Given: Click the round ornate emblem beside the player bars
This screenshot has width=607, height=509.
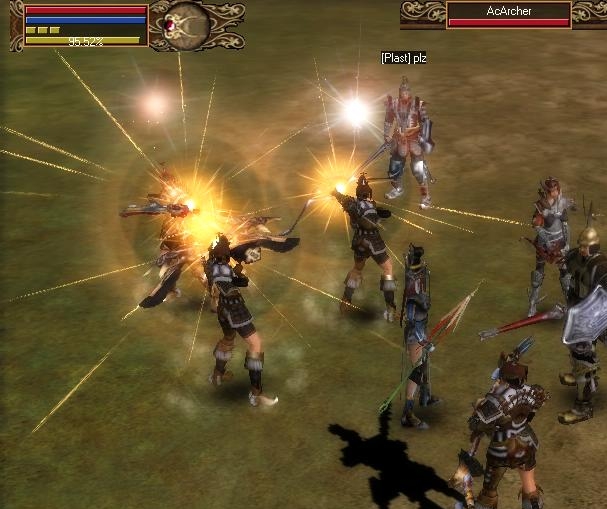Looking at the screenshot, I should pos(185,20).
